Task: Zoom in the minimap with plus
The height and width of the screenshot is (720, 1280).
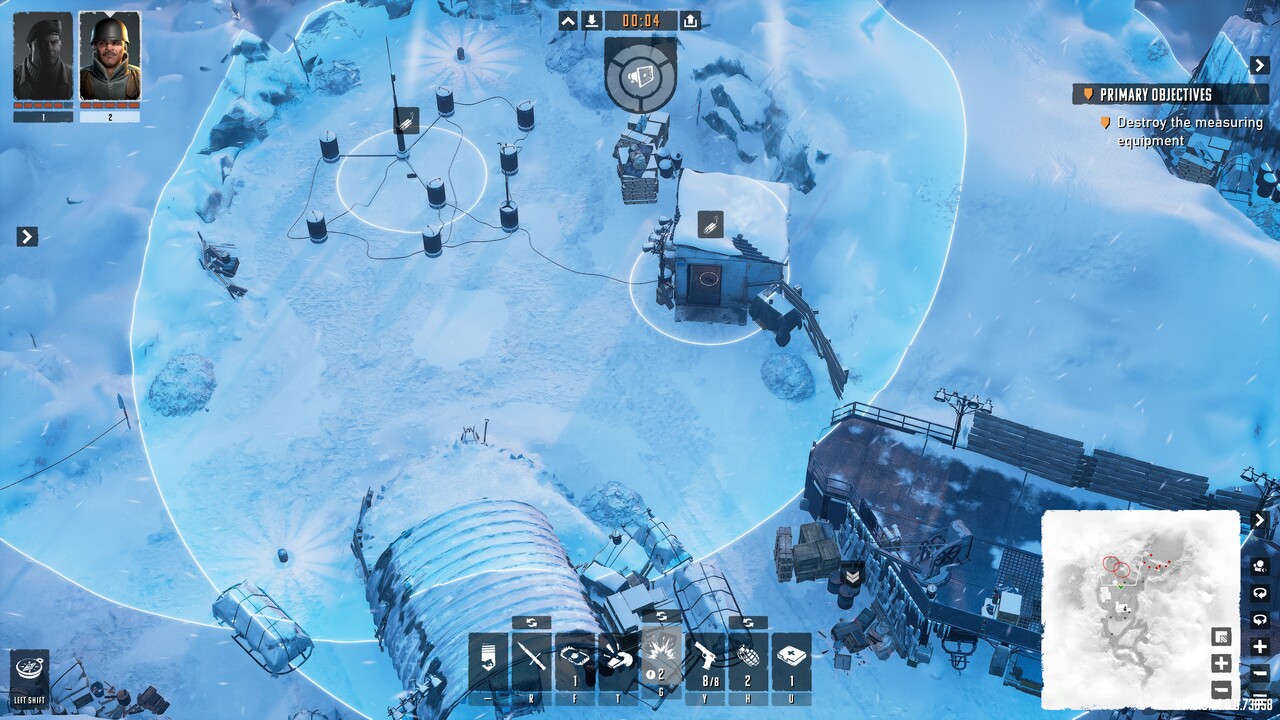Action: tap(1220, 663)
